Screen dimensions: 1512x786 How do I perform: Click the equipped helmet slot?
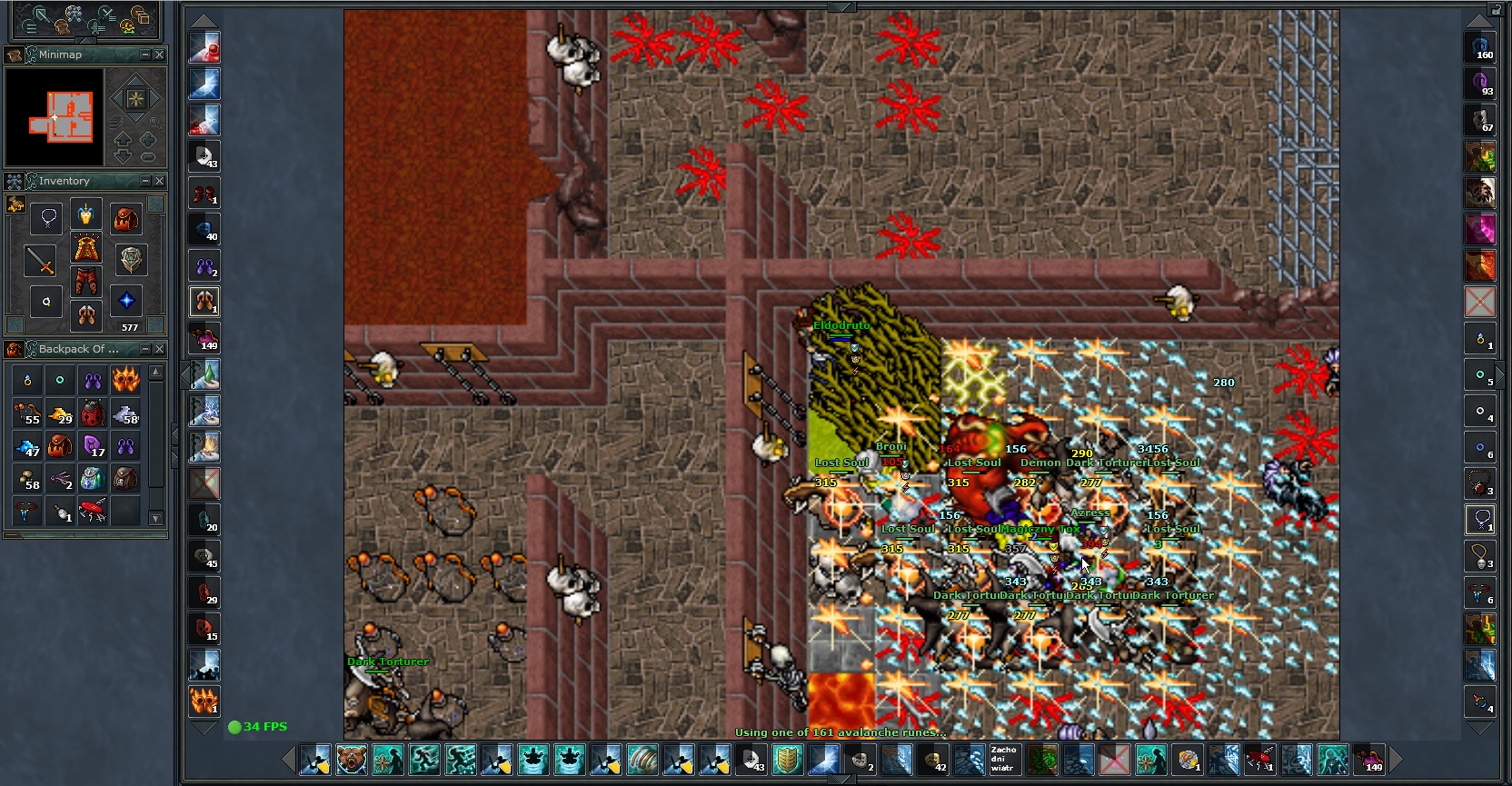point(85,214)
